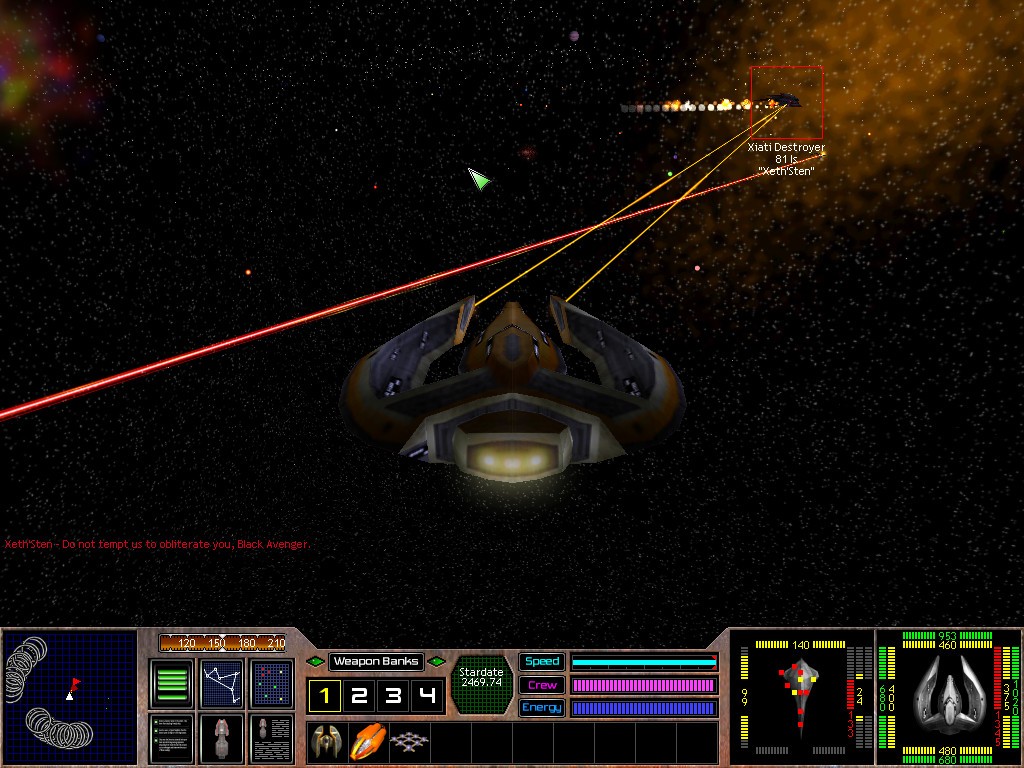Select the purple lattice weapon icon
The height and width of the screenshot is (768, 1024).
(406, 741)
